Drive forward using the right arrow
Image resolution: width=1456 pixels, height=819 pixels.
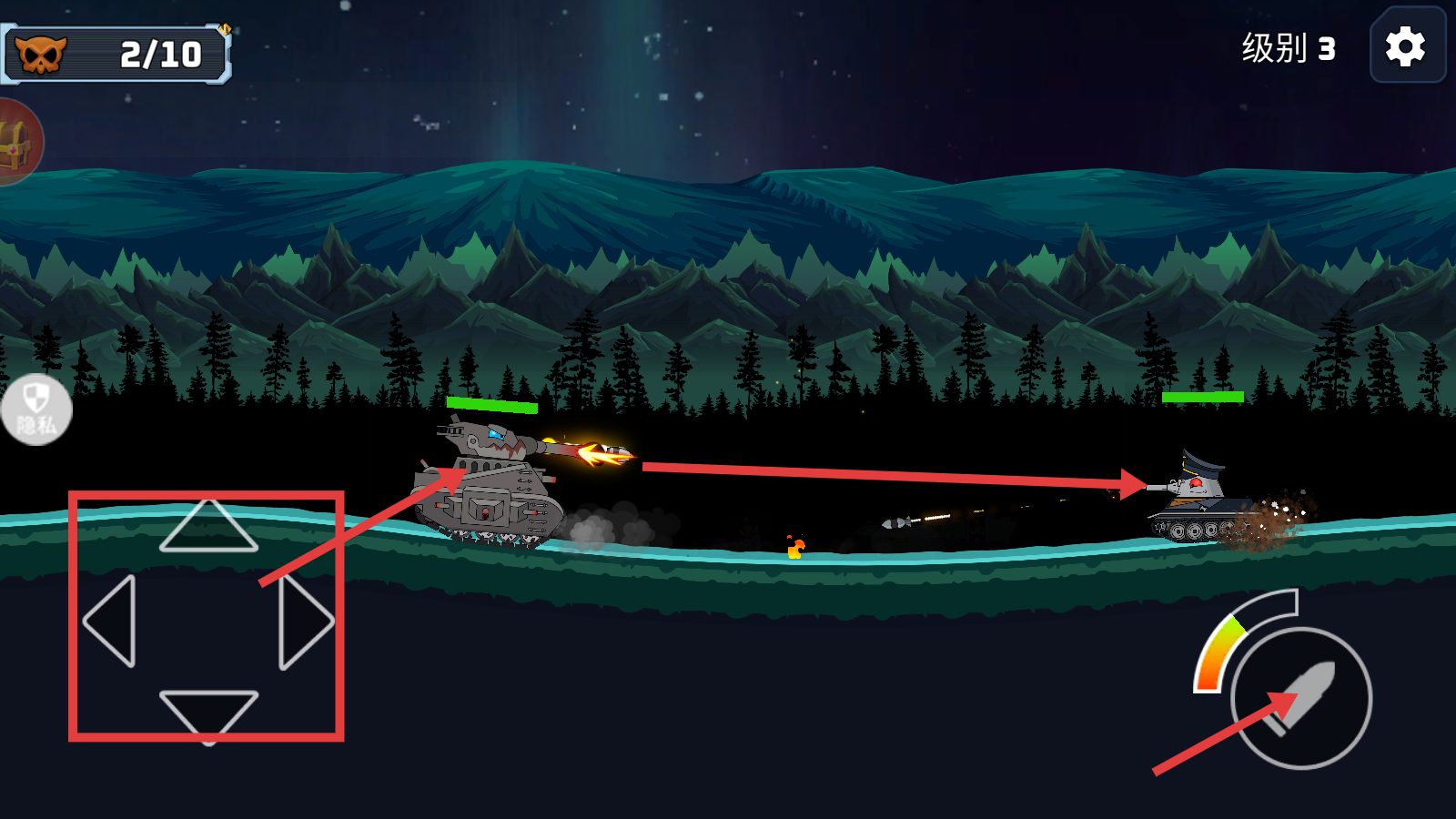305,622
